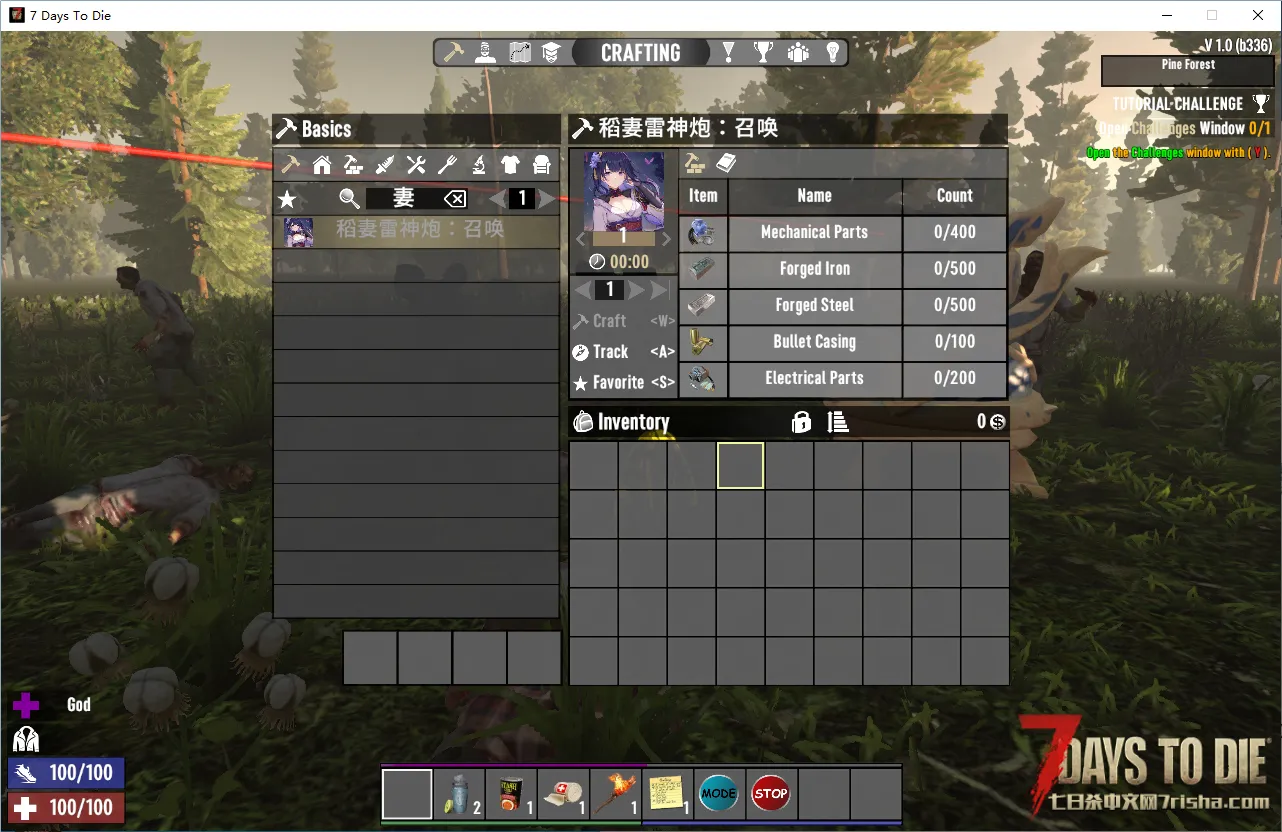The height and width of the screenshot is (832, 1282).
Task: Clear the recipe search text
Action: click(454, 198)
